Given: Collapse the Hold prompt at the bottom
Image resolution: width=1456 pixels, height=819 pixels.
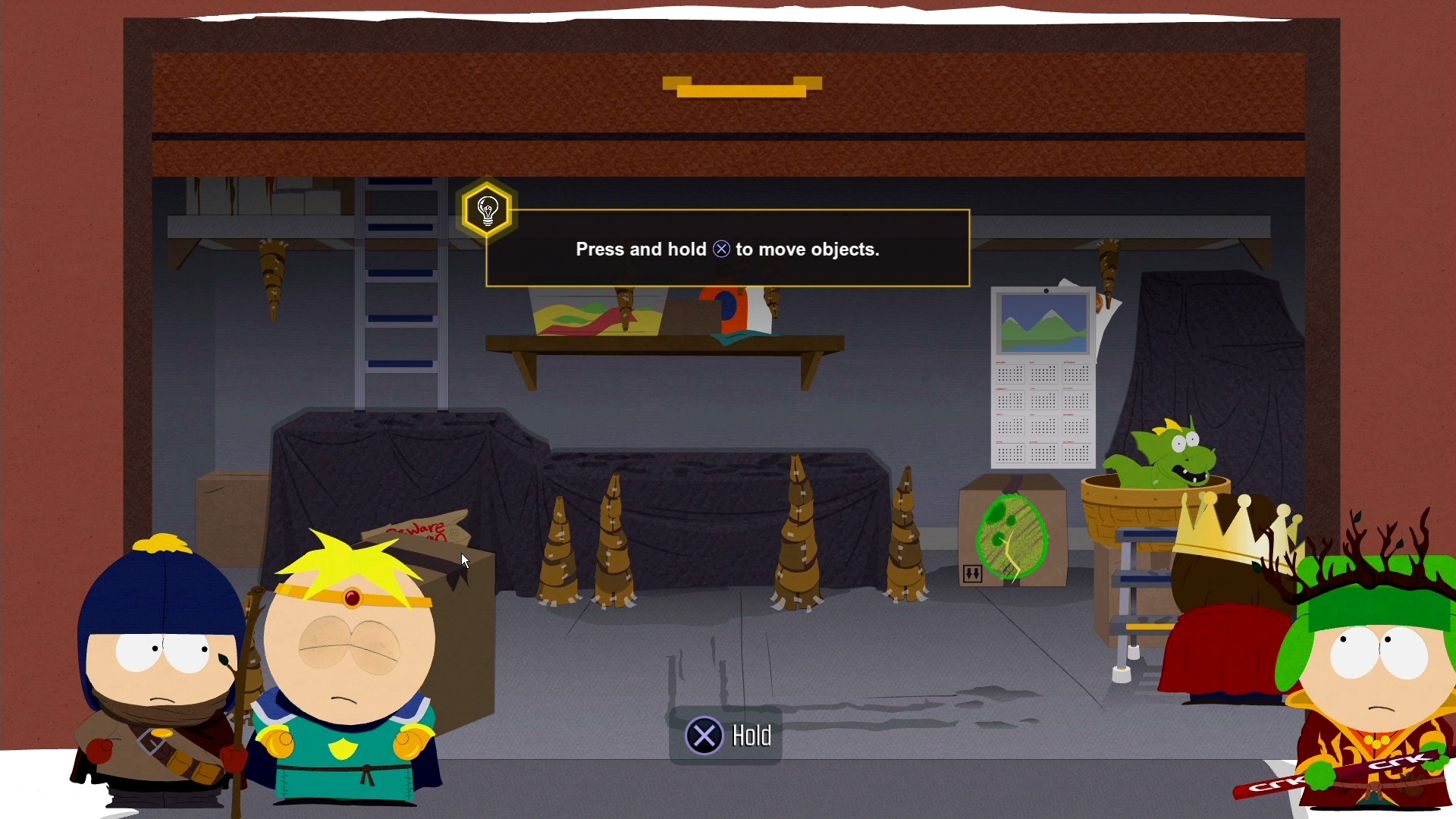Looking at the screenshot, I should (726, 735).
